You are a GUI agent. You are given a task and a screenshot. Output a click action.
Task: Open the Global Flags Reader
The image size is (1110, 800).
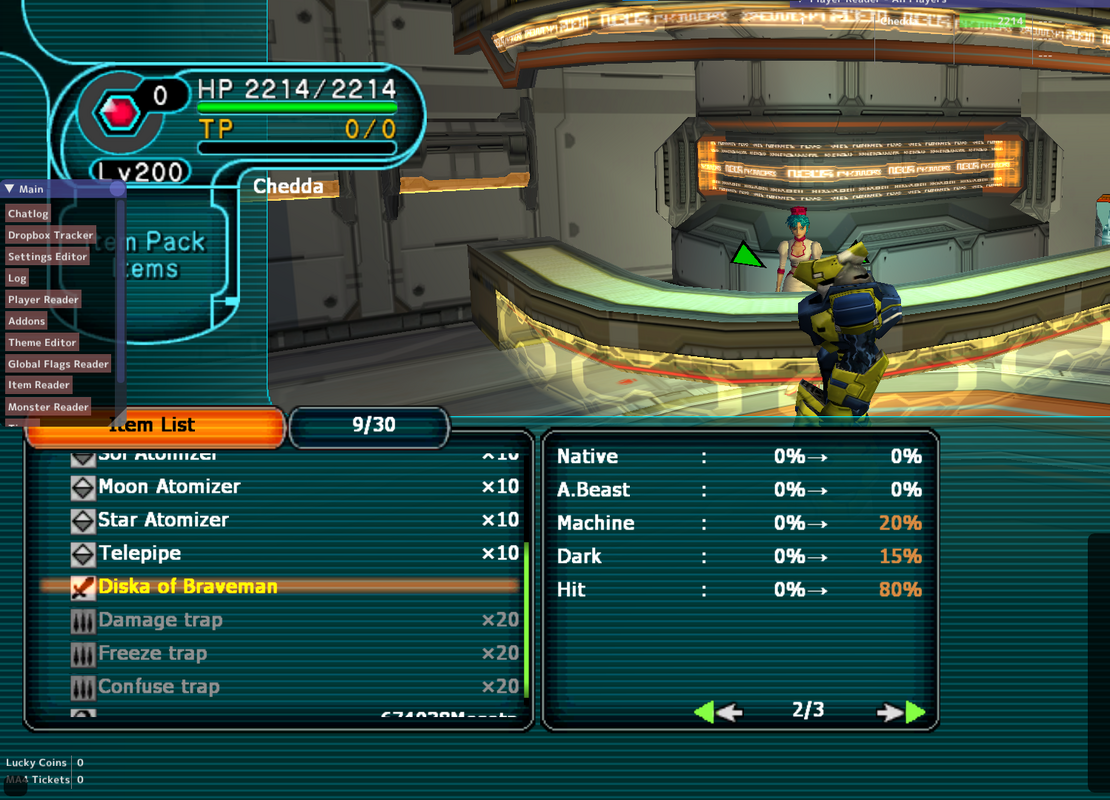point(58,364)
